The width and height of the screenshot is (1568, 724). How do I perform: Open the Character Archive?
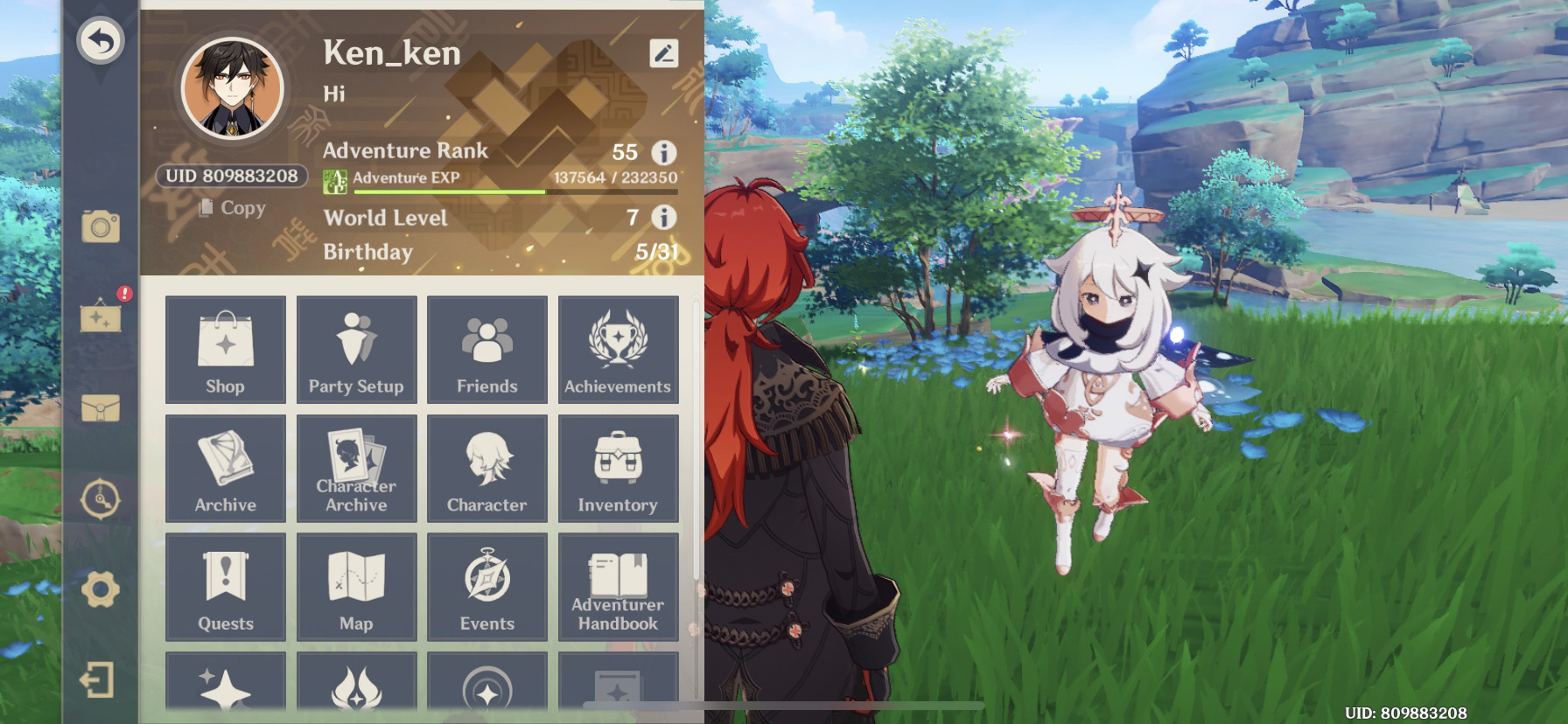click(x=356, y=468)
